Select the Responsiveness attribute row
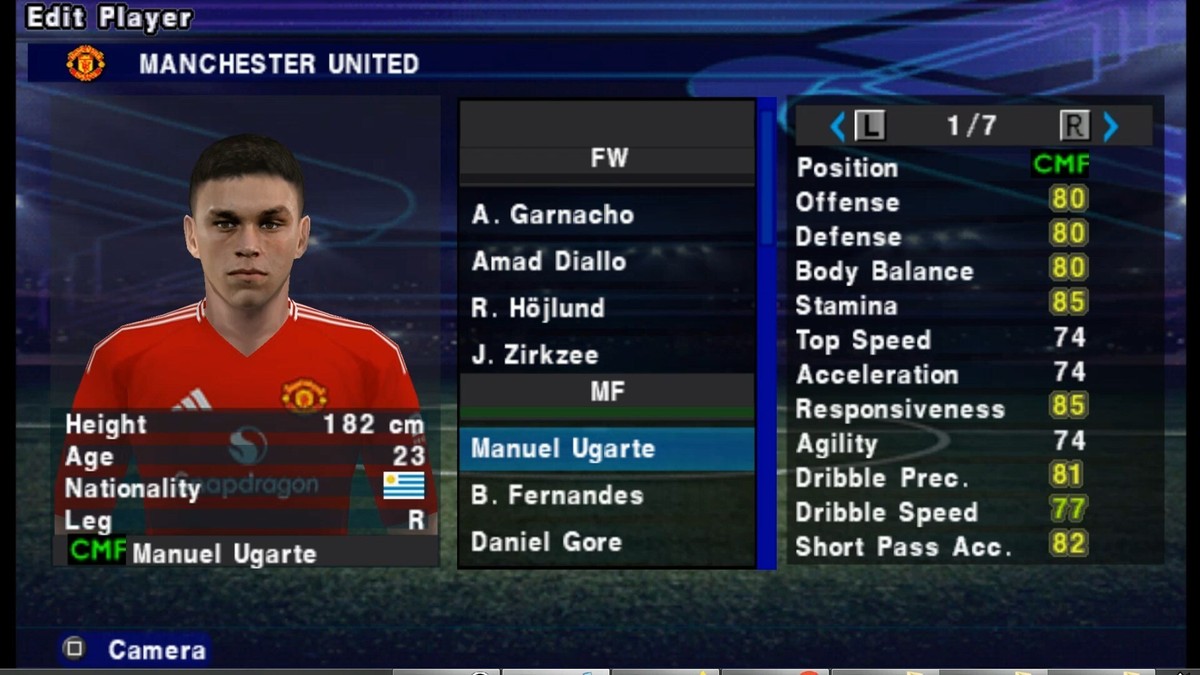Screen dimensions: 1200x675 pos(941,409)
